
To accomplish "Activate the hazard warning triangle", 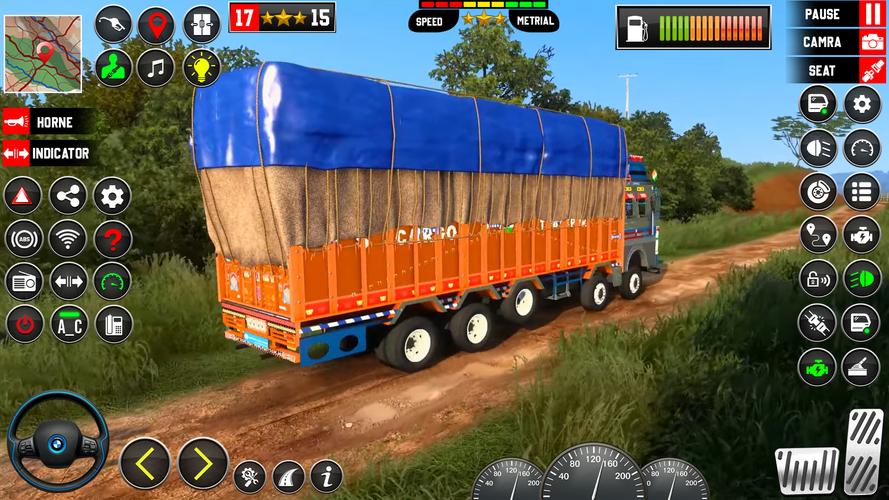I will (x=22, y=195).
